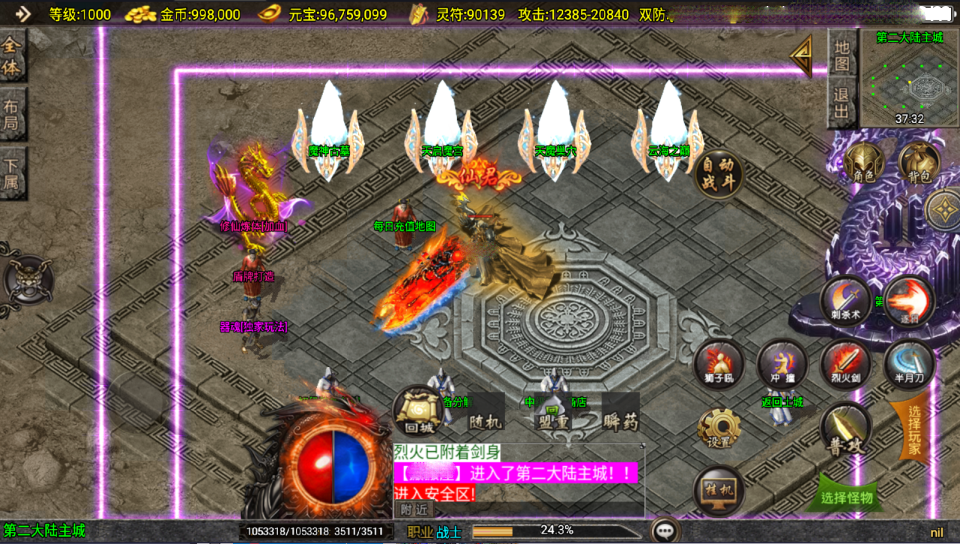
Task: Open the 背包 backpack
Action: [x=917, y=163]
